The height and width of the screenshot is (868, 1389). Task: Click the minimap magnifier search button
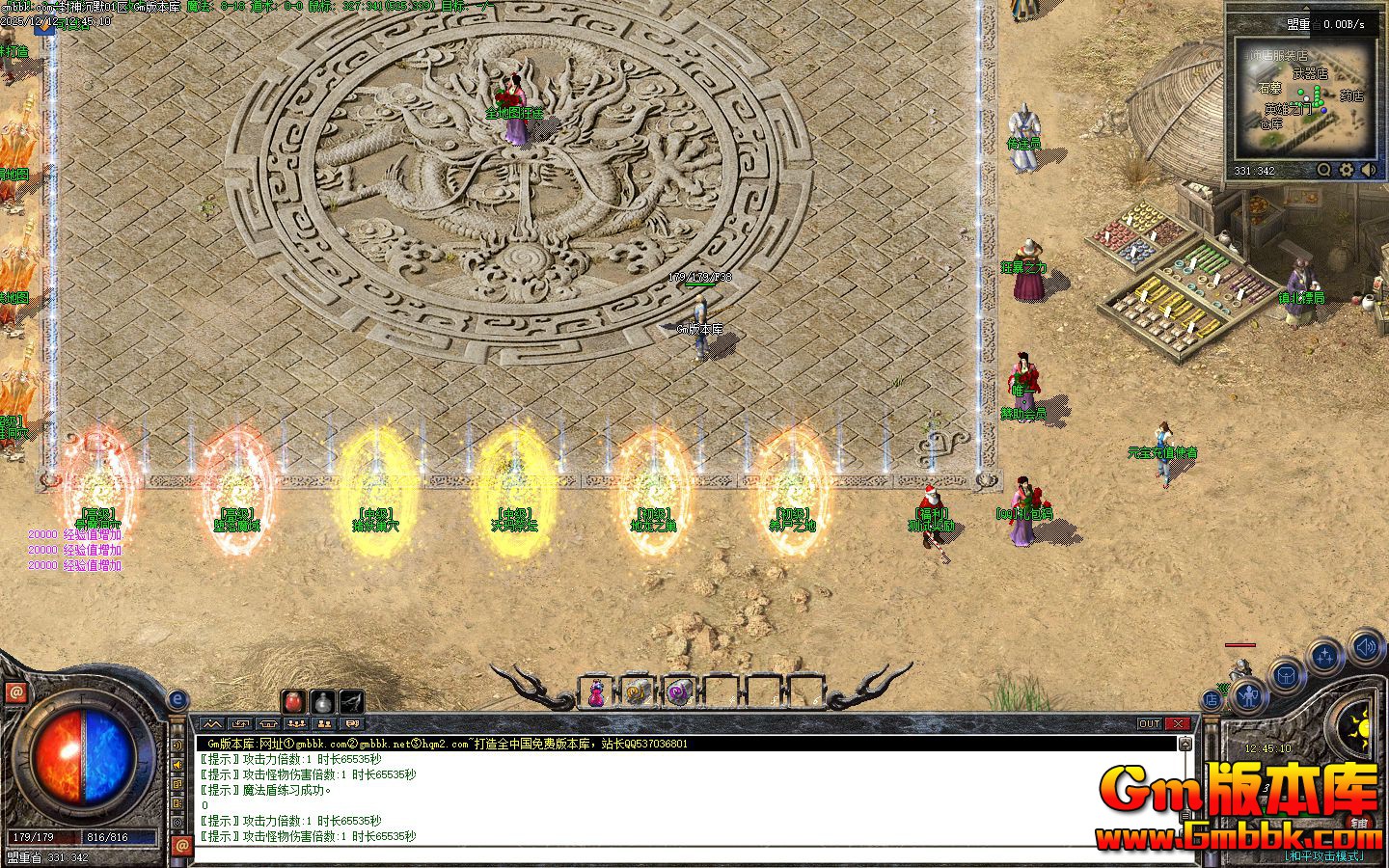1324,171
